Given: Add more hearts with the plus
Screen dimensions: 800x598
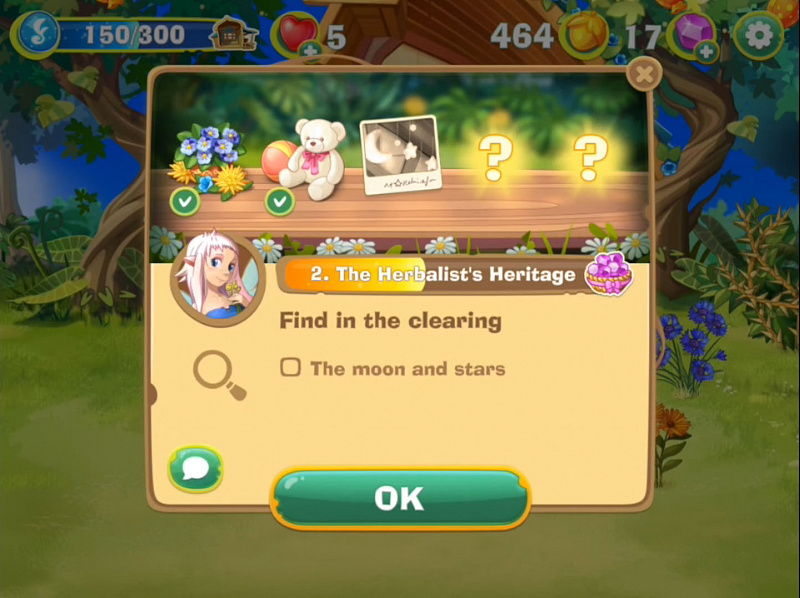Looking at the screenshot, I should (x=310, y=49).
